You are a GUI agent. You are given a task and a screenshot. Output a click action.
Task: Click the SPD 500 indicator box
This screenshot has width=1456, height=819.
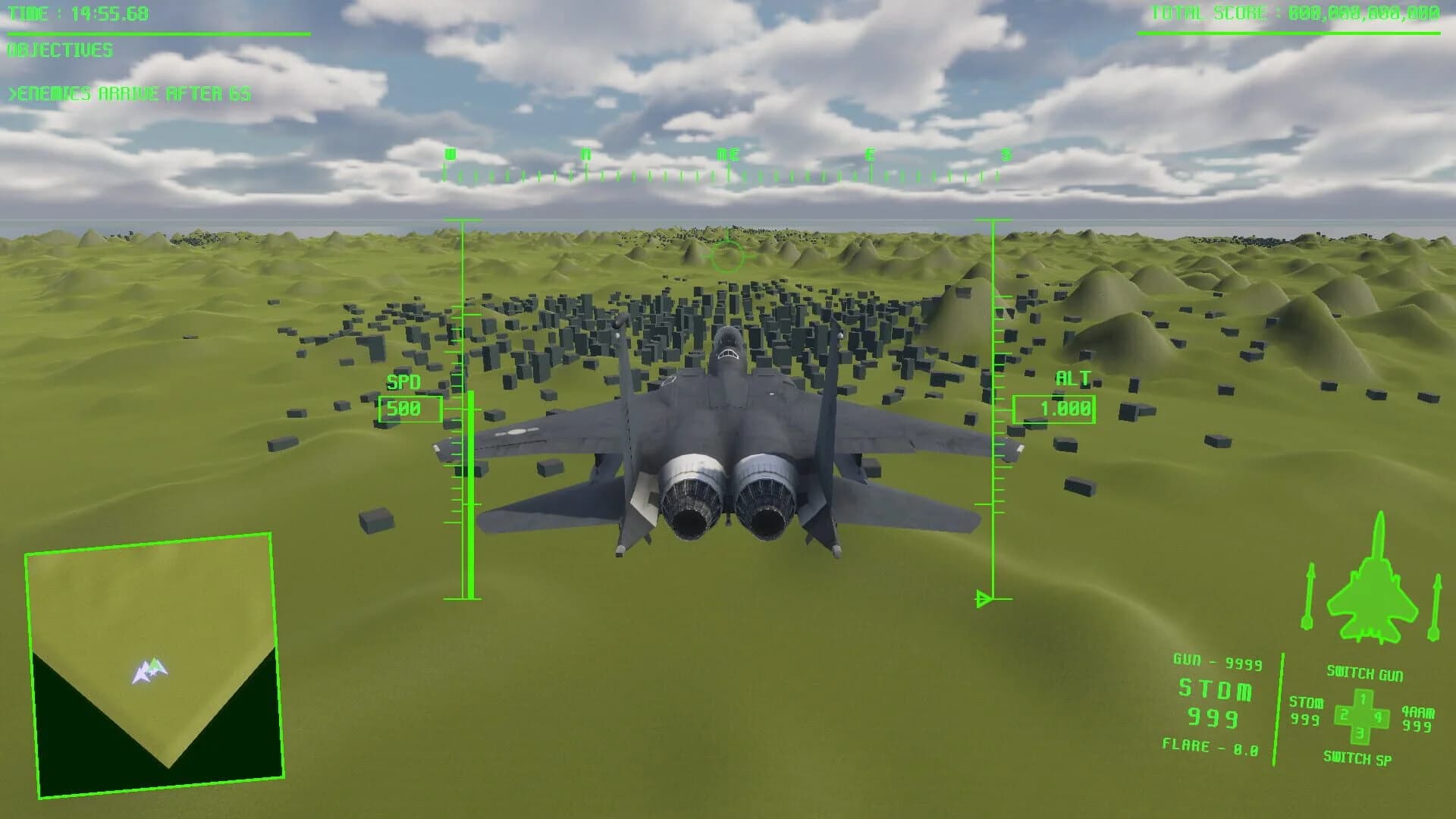tap(409, 408)
